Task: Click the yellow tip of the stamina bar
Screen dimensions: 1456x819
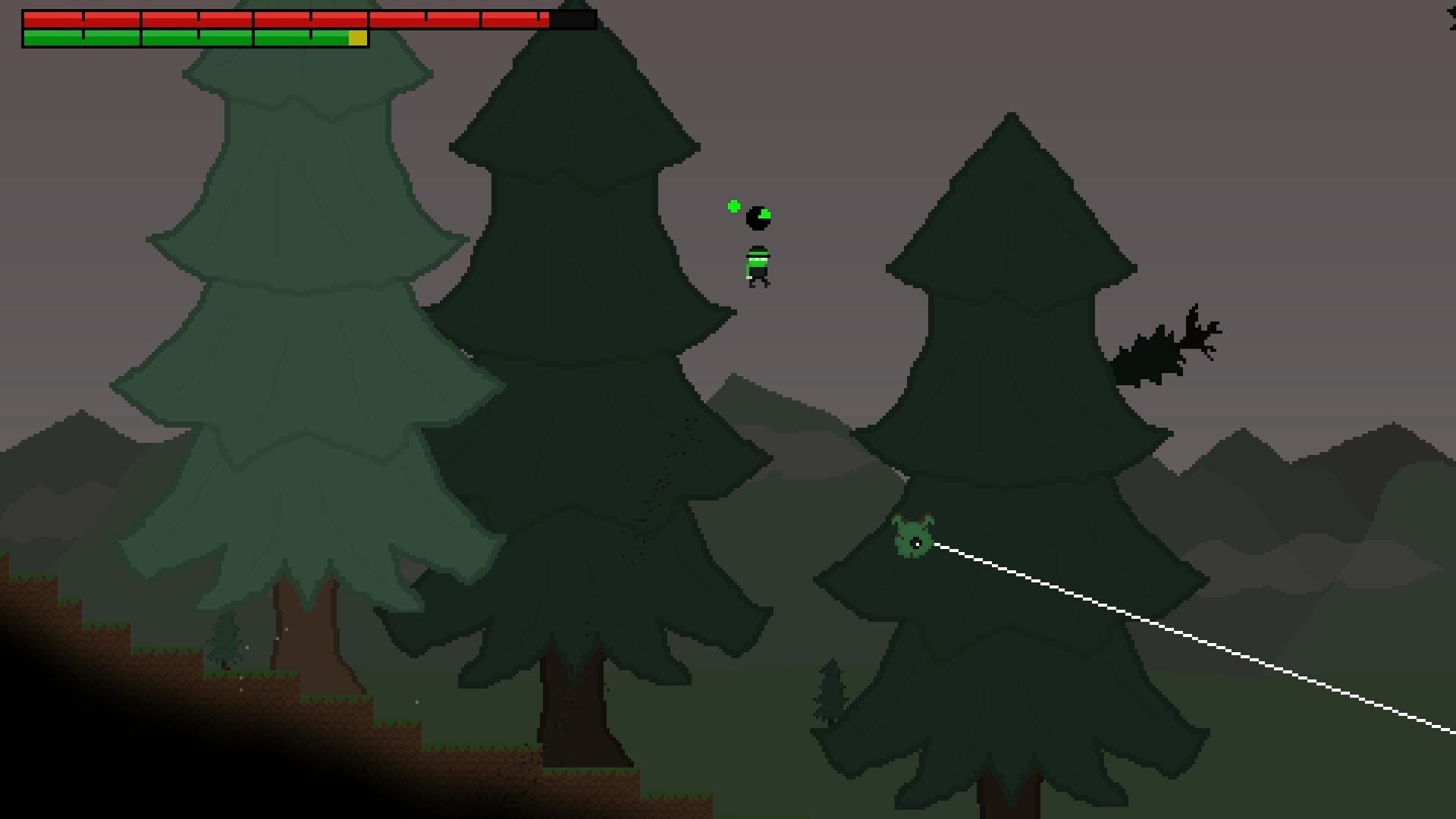Action: click(356, 38)
